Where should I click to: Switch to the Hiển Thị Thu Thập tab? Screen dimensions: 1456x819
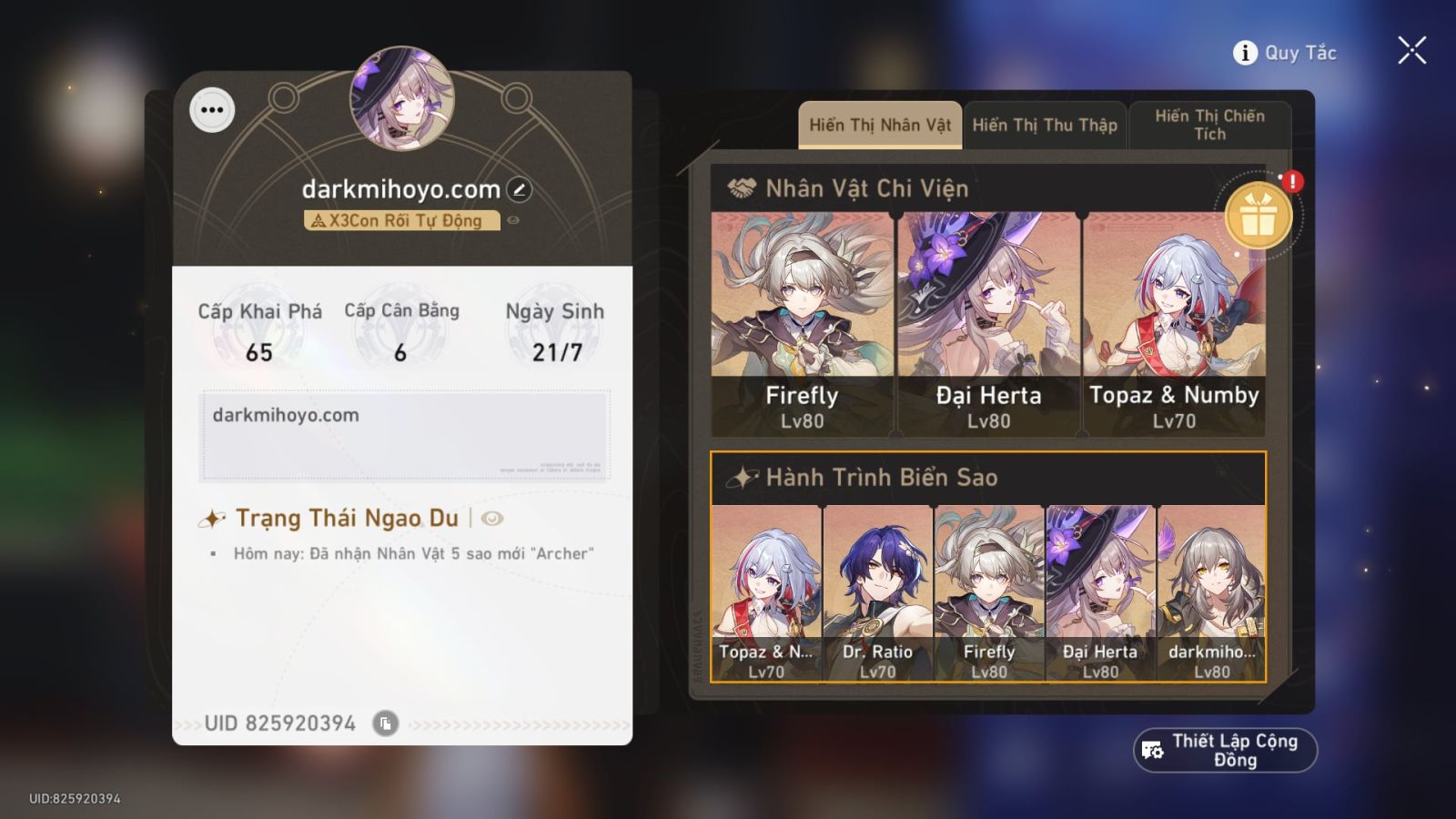pyautogui.click(x=1045, y=125)
